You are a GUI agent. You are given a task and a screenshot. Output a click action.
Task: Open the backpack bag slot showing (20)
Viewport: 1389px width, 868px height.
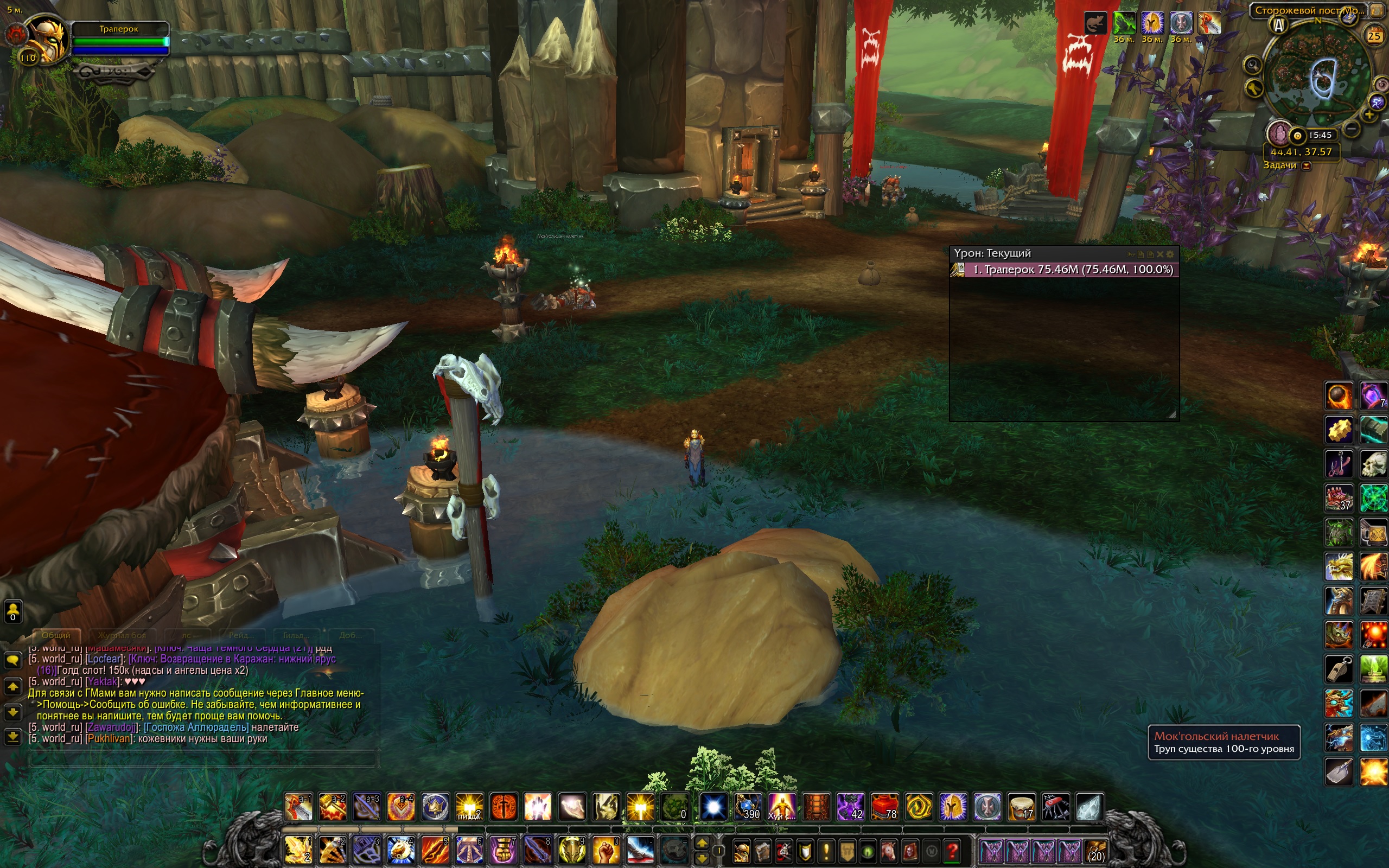[x=1094, y=850]
